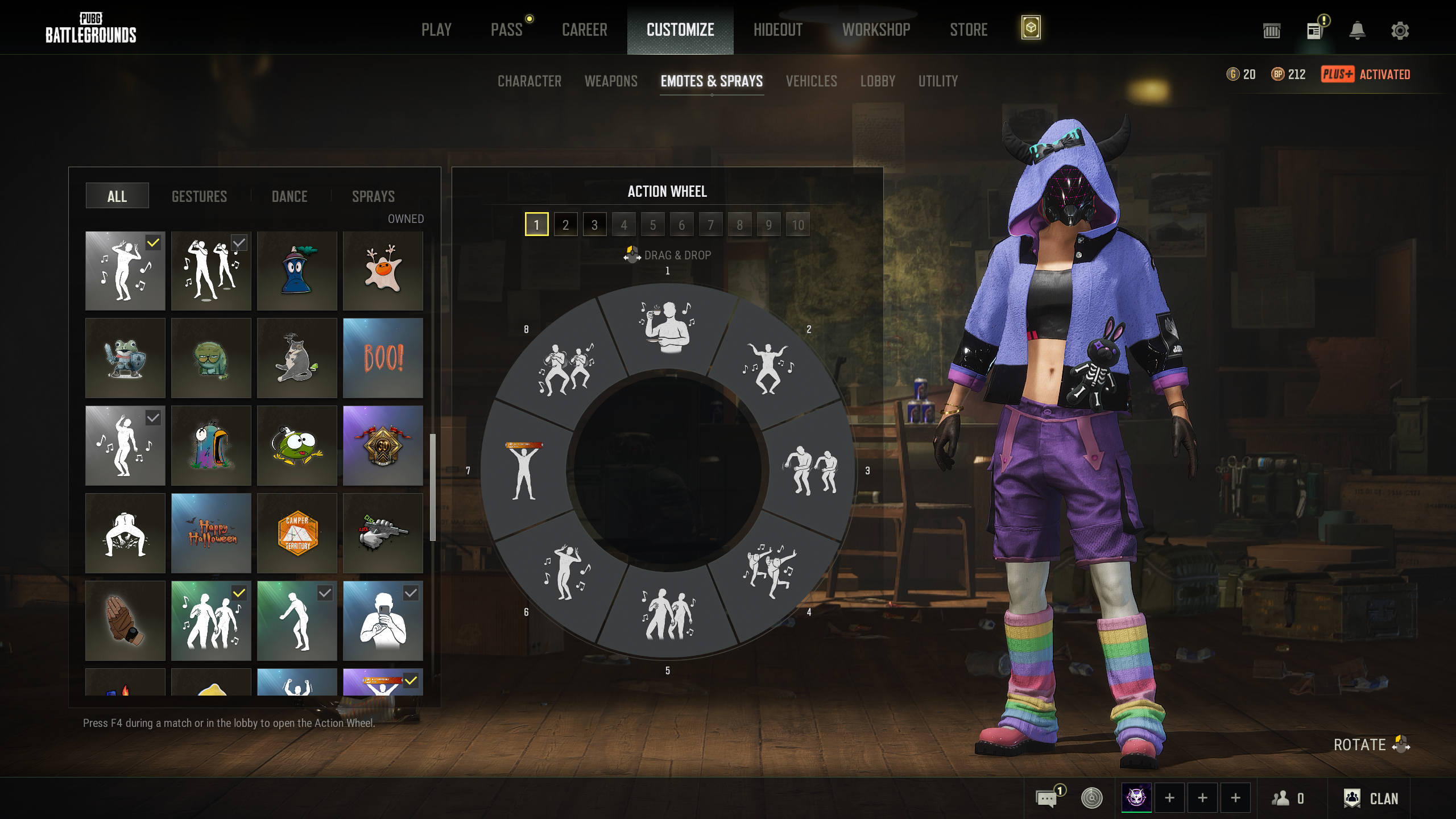Open the chat messages icon
The width and height of the screenshot is (1456, 819).
[1046, 799]
